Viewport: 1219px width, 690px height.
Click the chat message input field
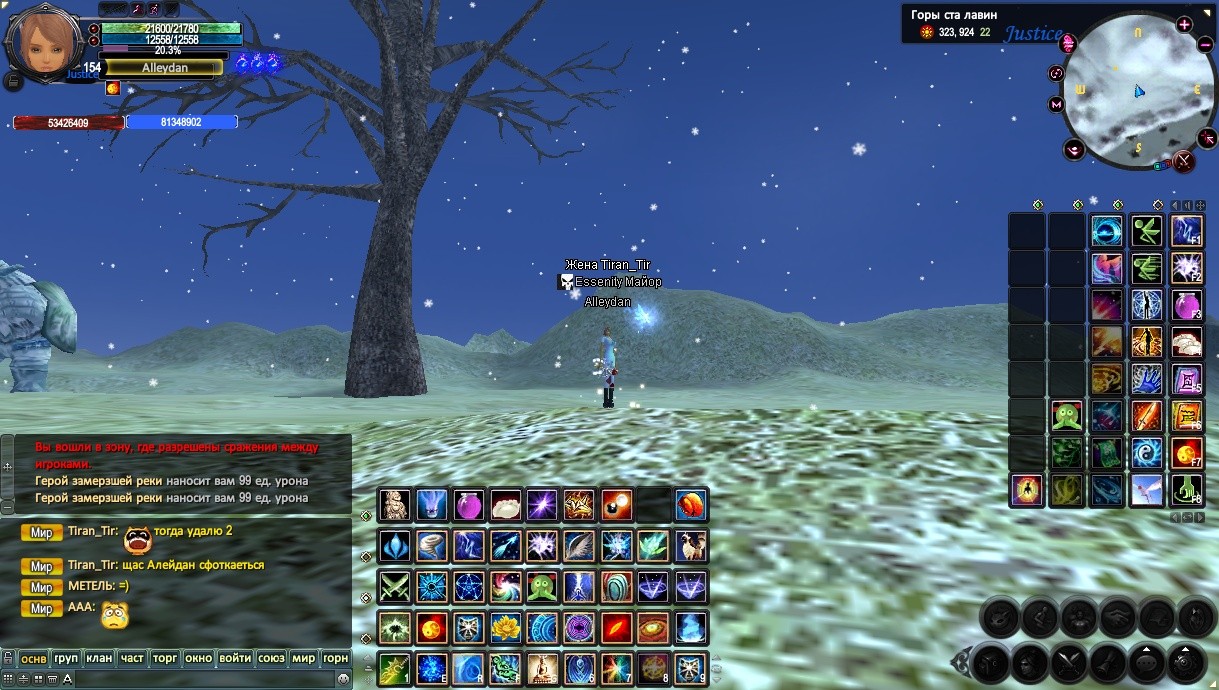coord(200,679)
